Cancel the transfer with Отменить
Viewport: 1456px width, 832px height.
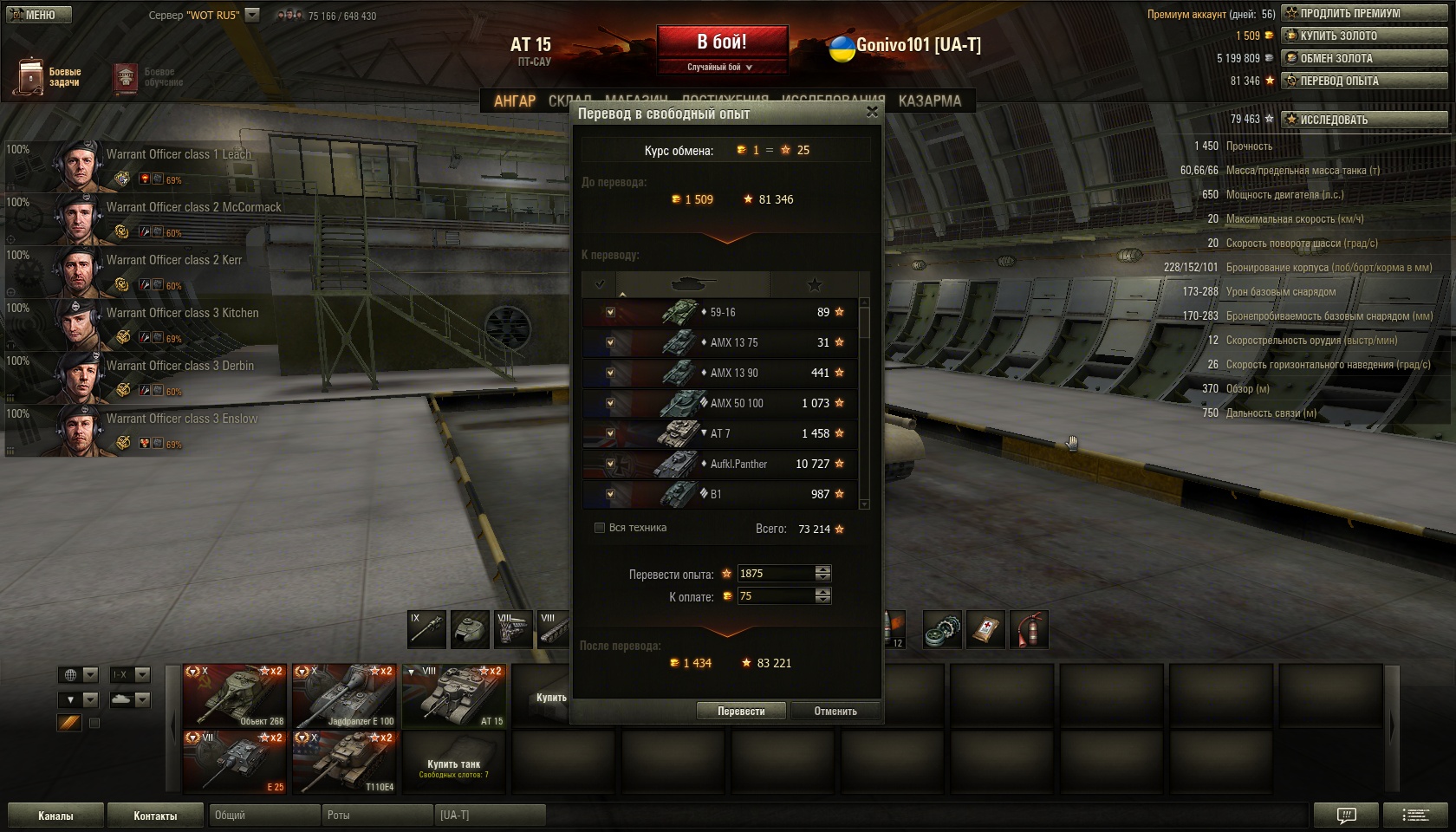tap(835, 712)
